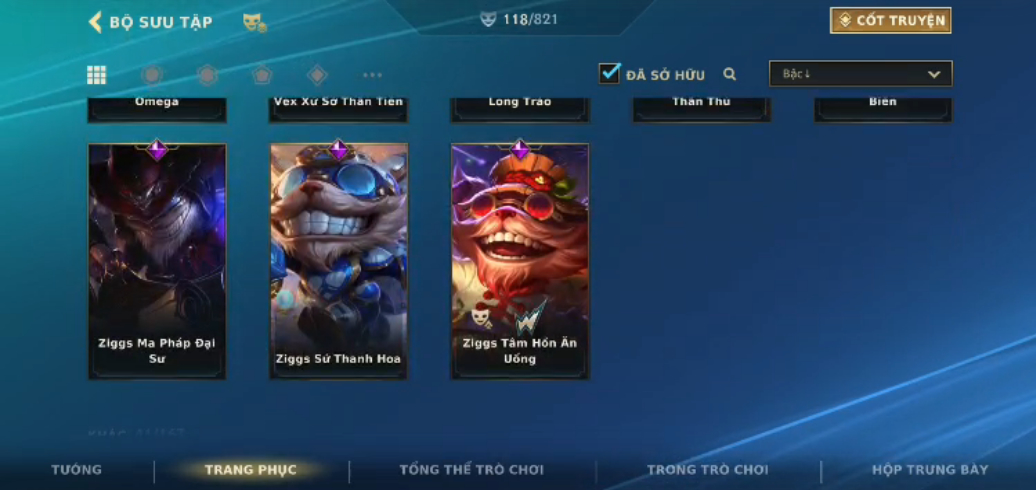Image resolution: width=1036 pixels, height=490 pixels.
Task: Select the Ziggs Ma Pháp Đại Sư skin
Action: point(157,260)
